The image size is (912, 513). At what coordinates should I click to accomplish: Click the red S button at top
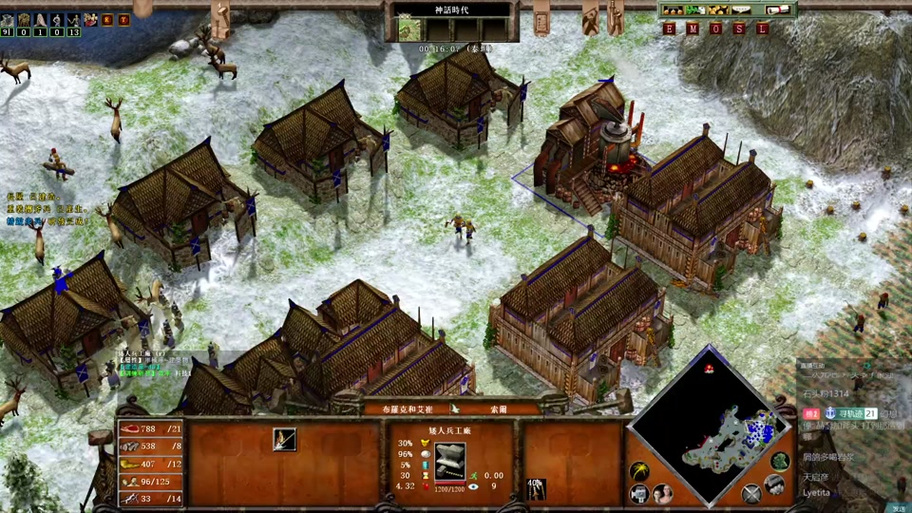[x=738, y=29]
